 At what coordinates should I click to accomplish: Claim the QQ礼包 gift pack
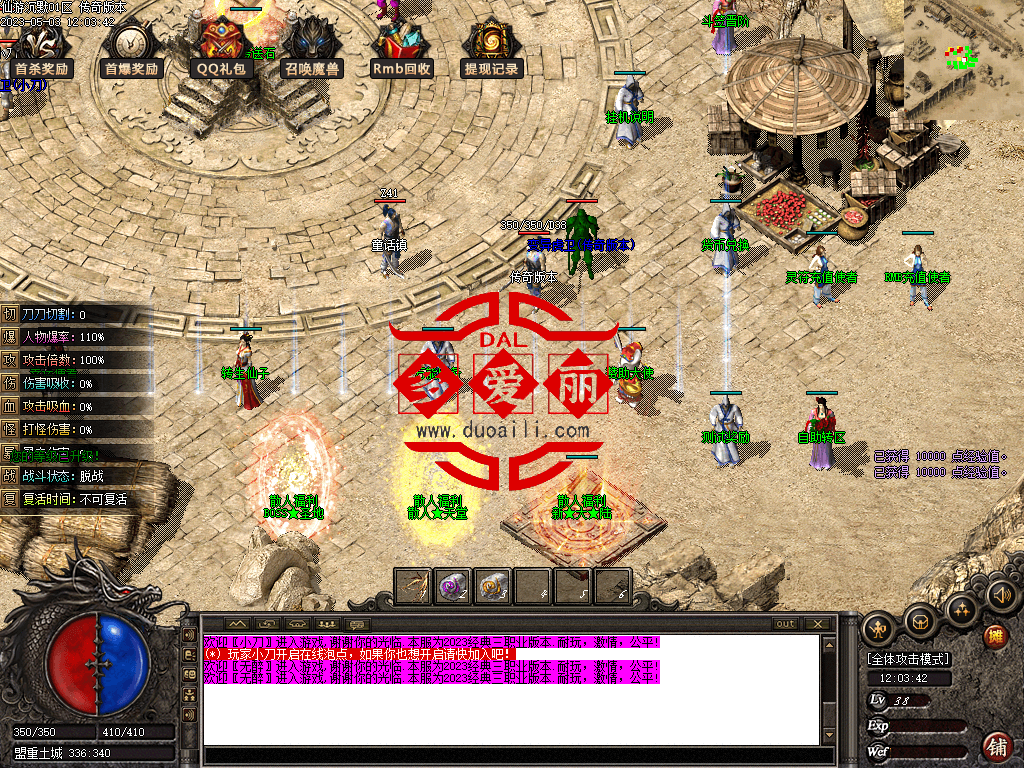[223, 50]
